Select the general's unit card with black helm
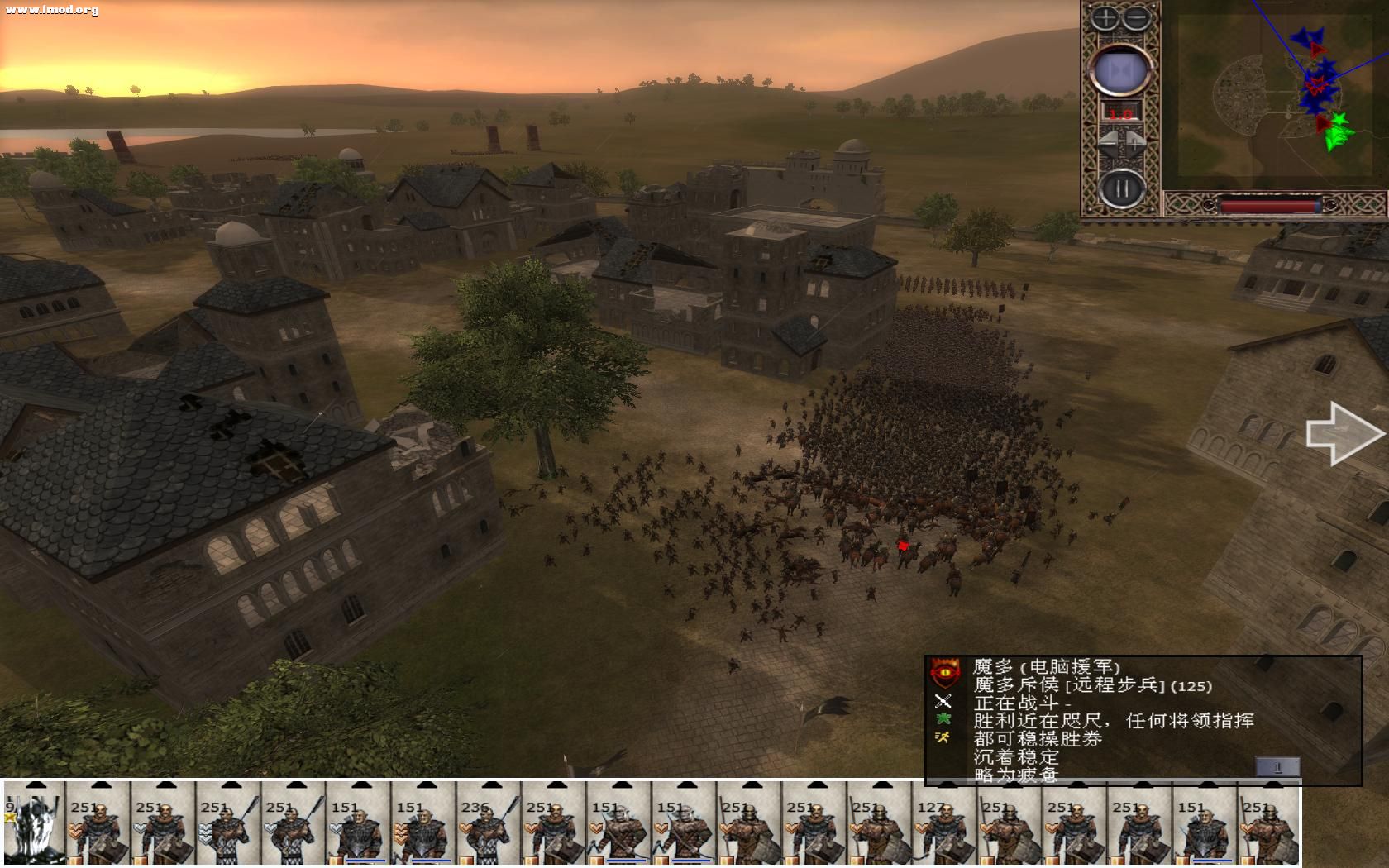 click(x=32, y=824)
